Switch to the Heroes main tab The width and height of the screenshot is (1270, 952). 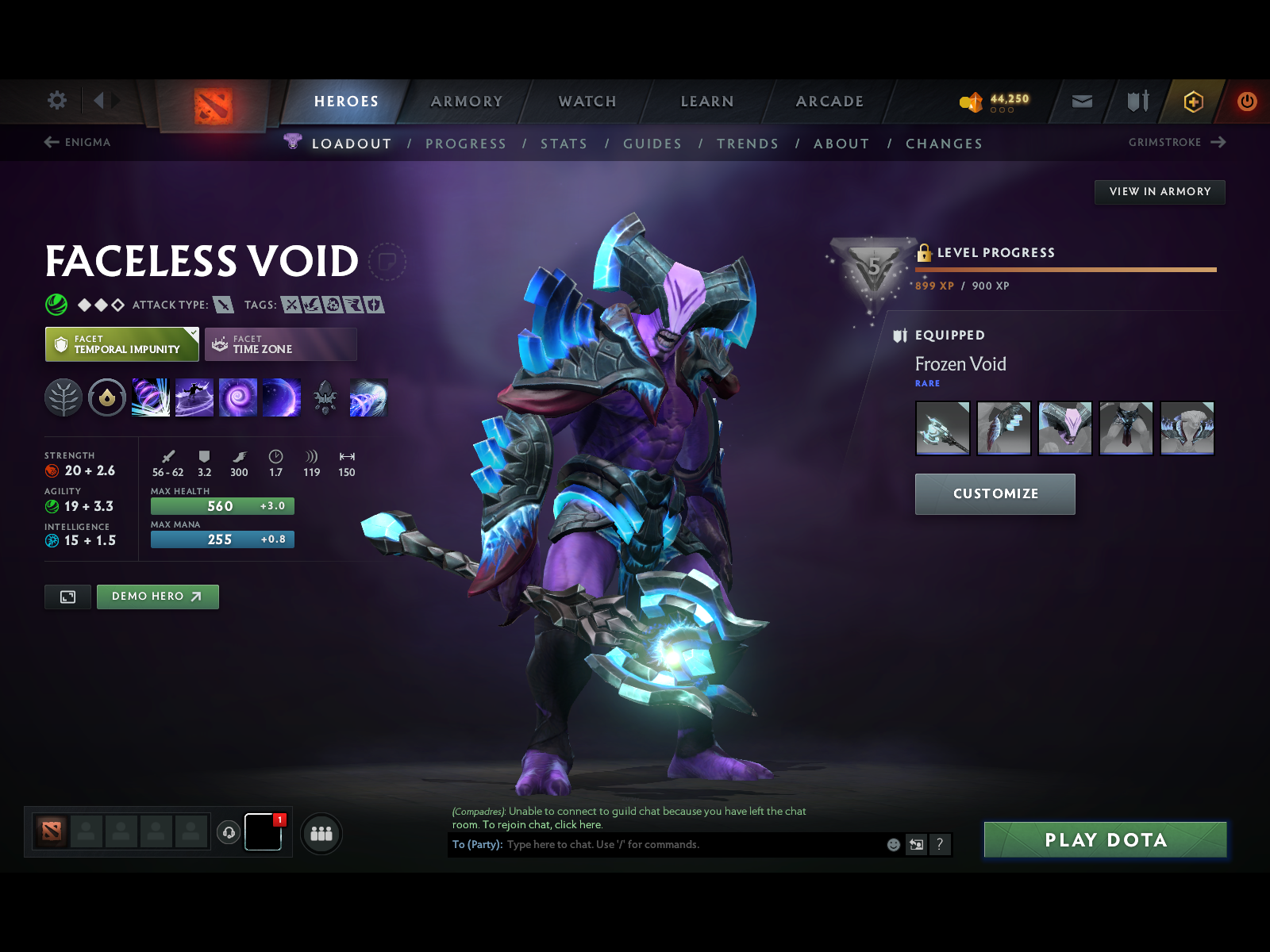[344, 102]
